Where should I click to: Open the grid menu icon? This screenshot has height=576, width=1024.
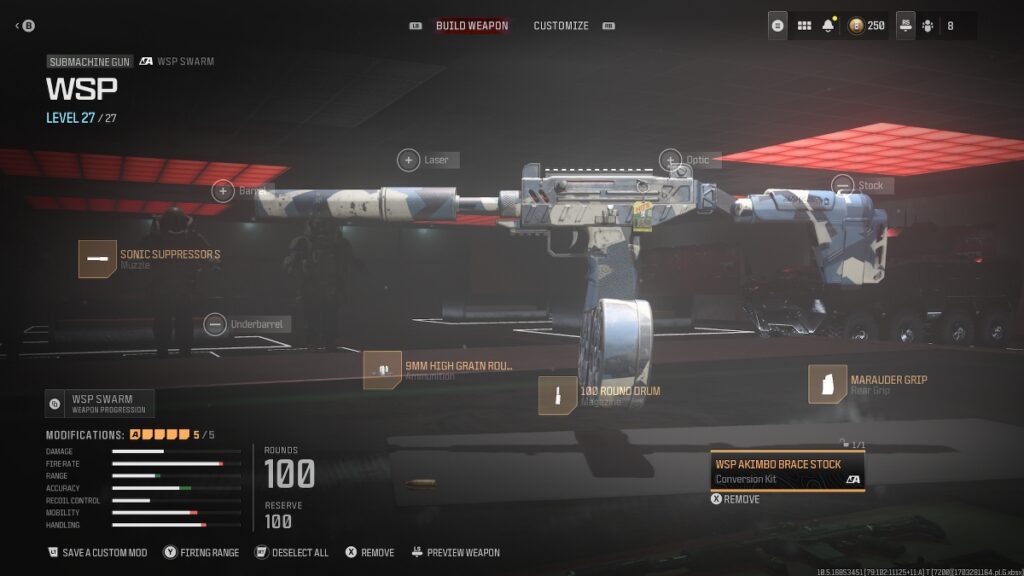(803, 26)
